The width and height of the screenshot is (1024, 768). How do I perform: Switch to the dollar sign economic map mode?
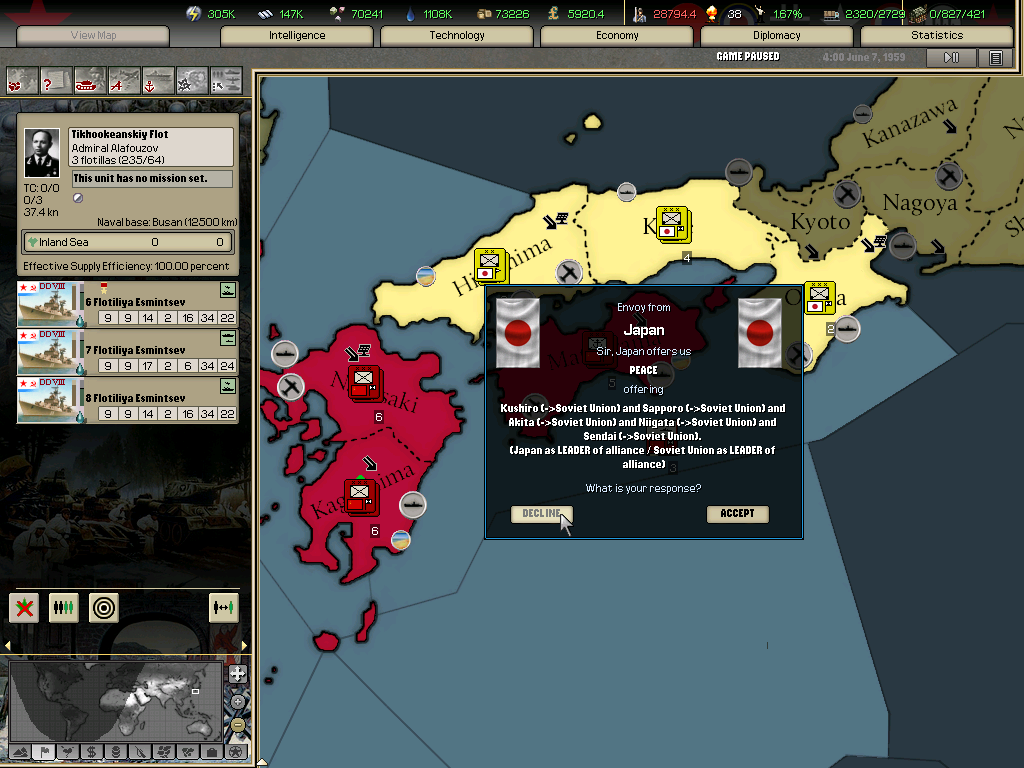91,751
